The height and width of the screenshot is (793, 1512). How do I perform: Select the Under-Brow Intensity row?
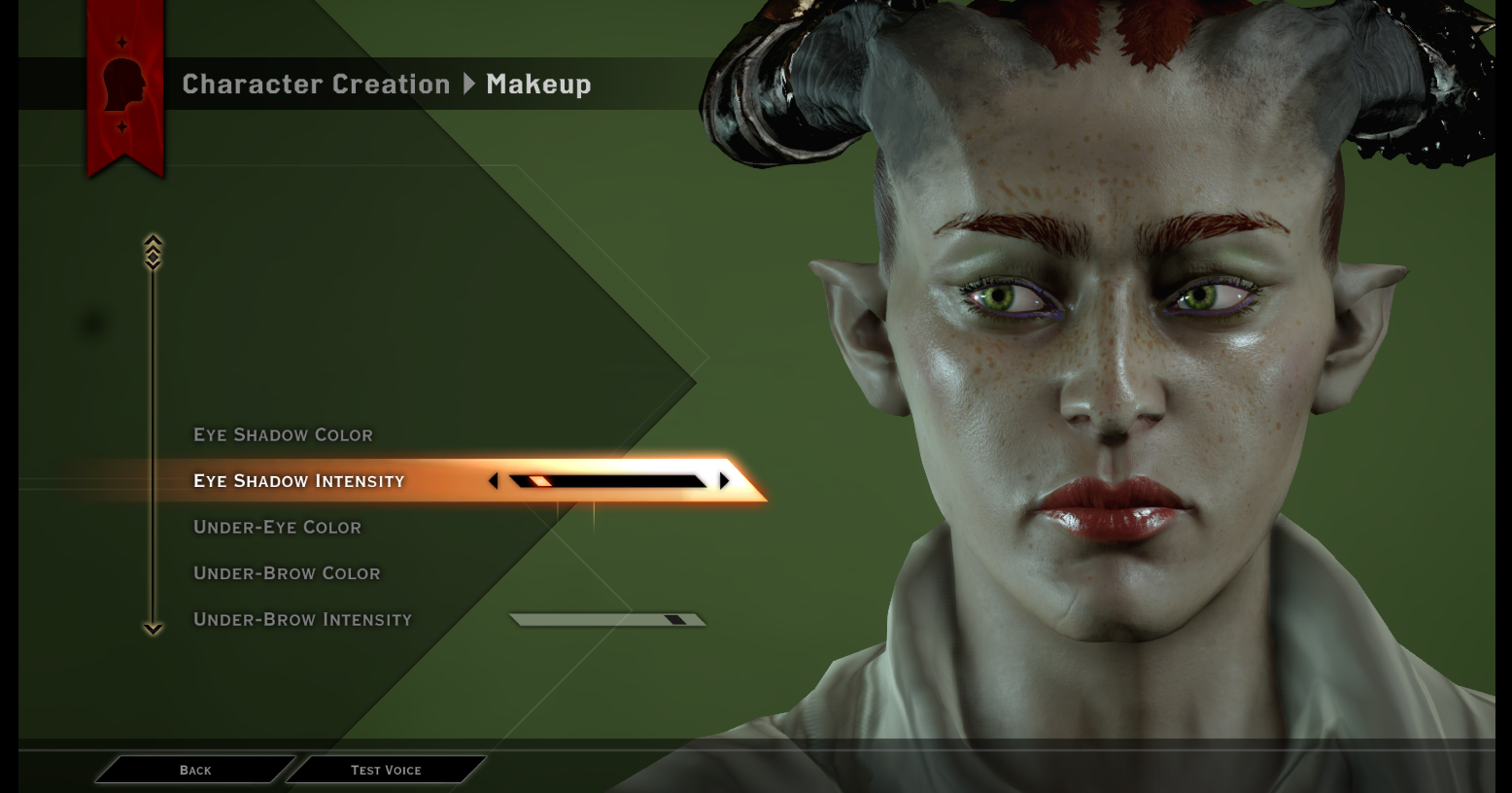(302, 619)
